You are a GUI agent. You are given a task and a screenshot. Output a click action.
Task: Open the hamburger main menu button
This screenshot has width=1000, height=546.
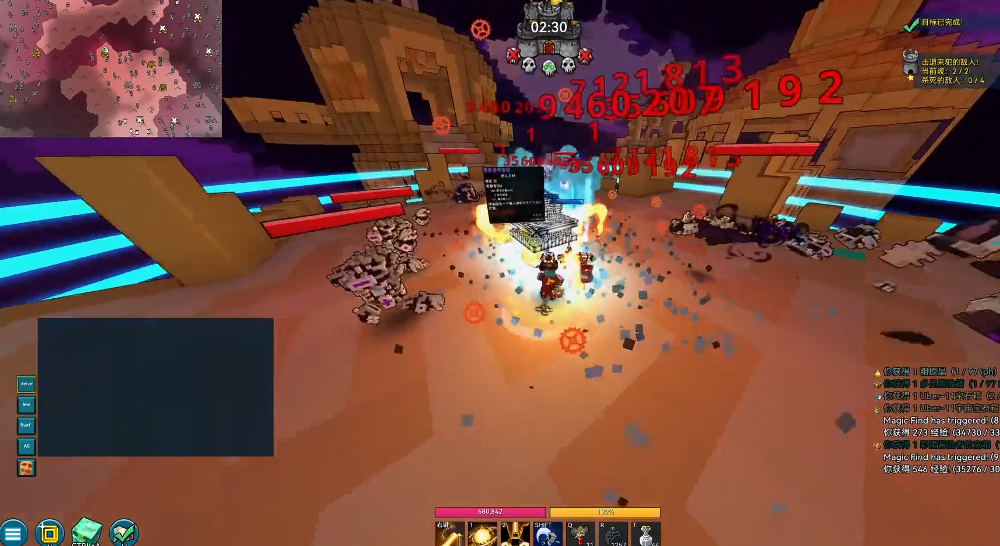pos(13,533)
